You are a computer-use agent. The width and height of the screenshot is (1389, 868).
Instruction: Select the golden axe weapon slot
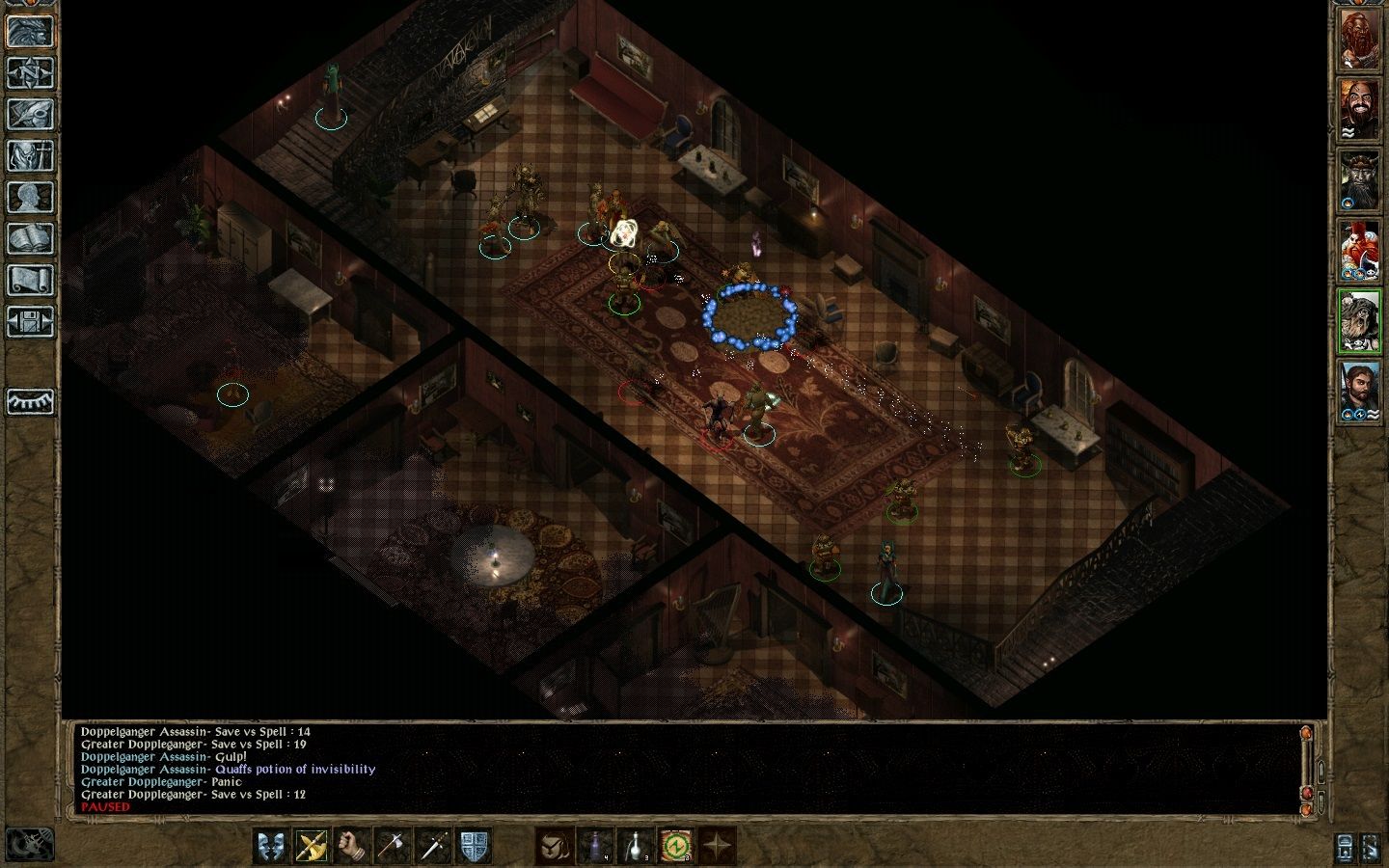pyautogui.click(x=312, y=846)
